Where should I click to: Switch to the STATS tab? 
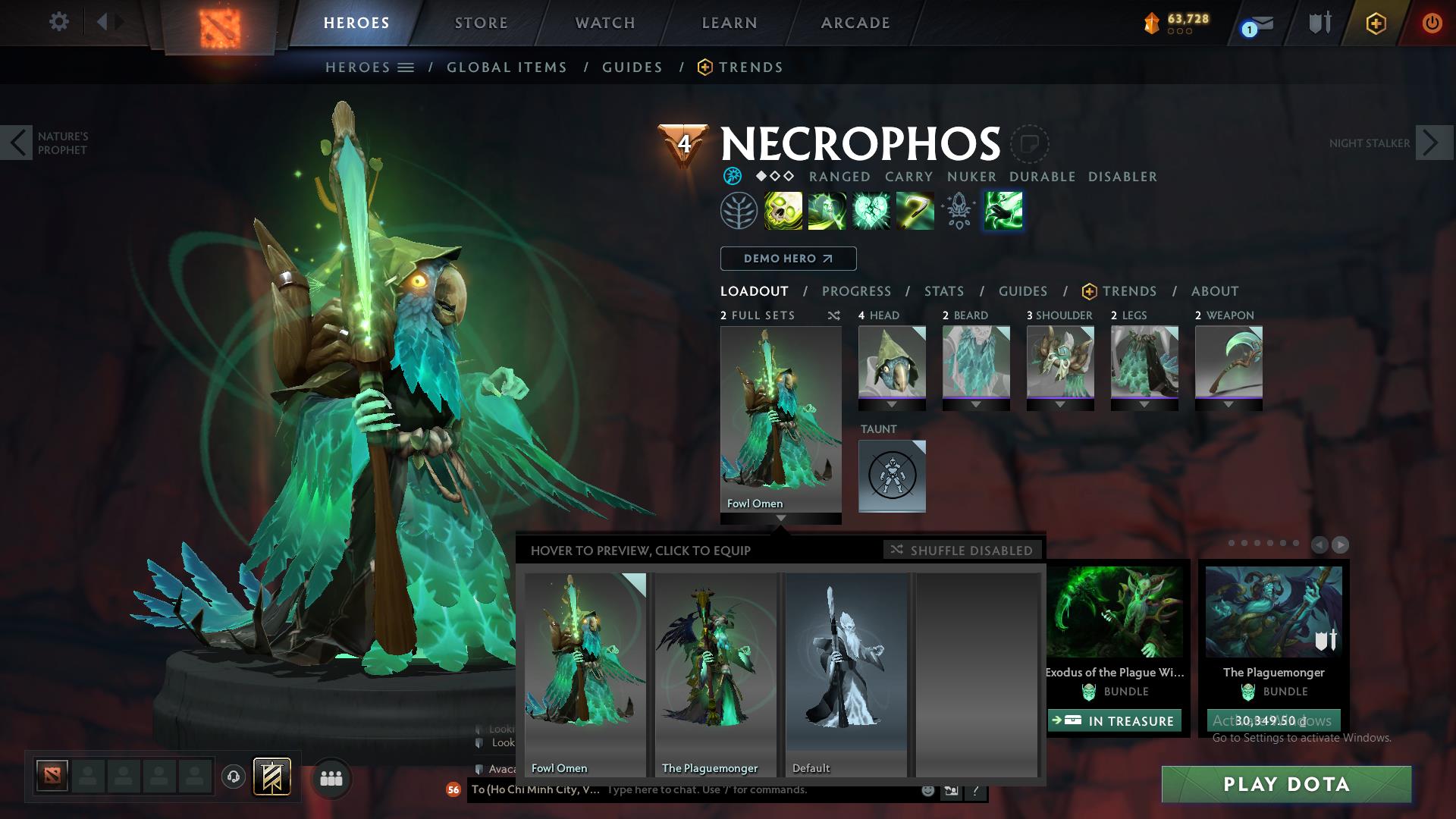(943, 291)
